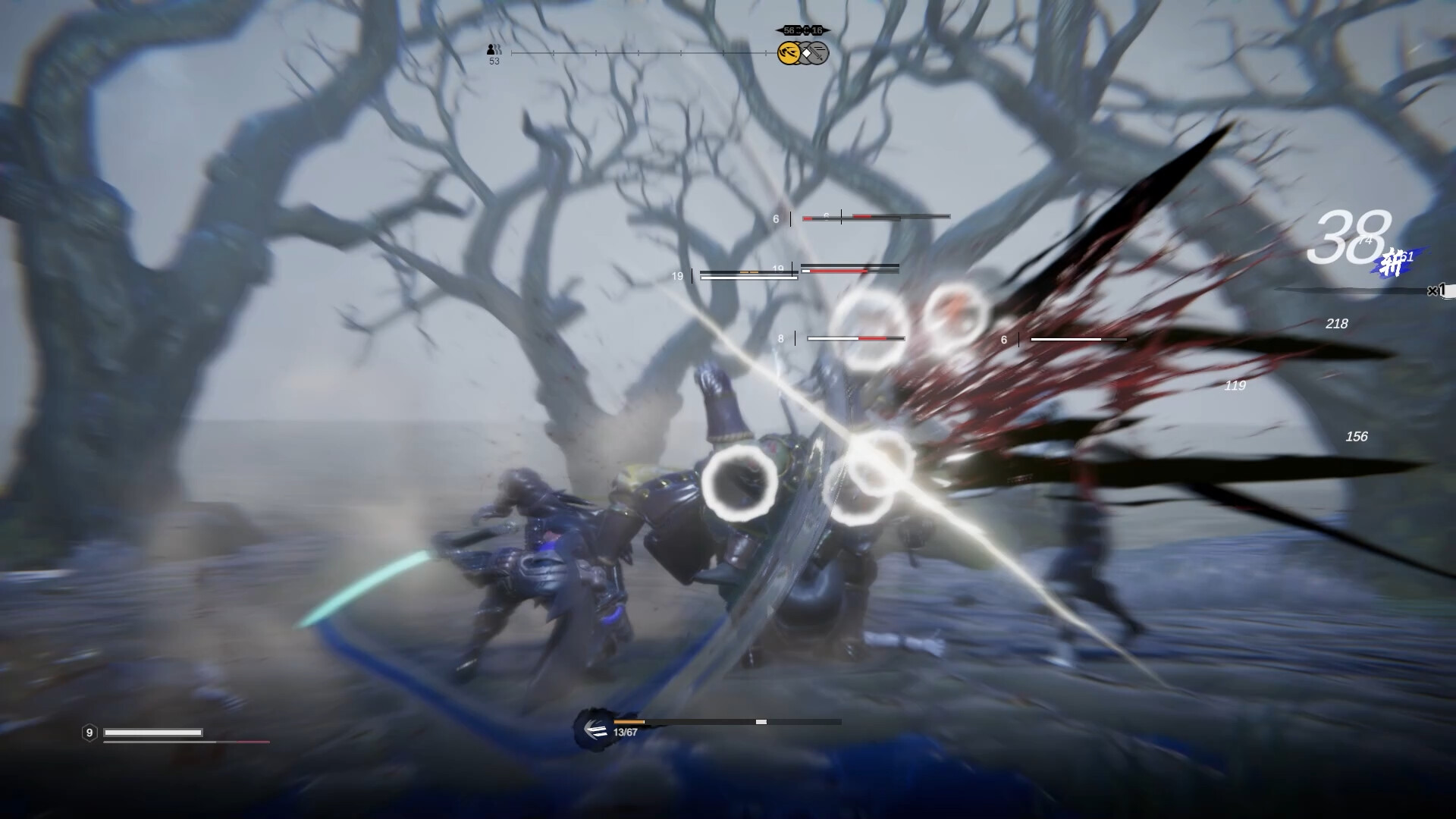This screenshot has width=1456, height=819.
Task: Click the top progression bar with tick marks
Action: (x=641, y=53)
